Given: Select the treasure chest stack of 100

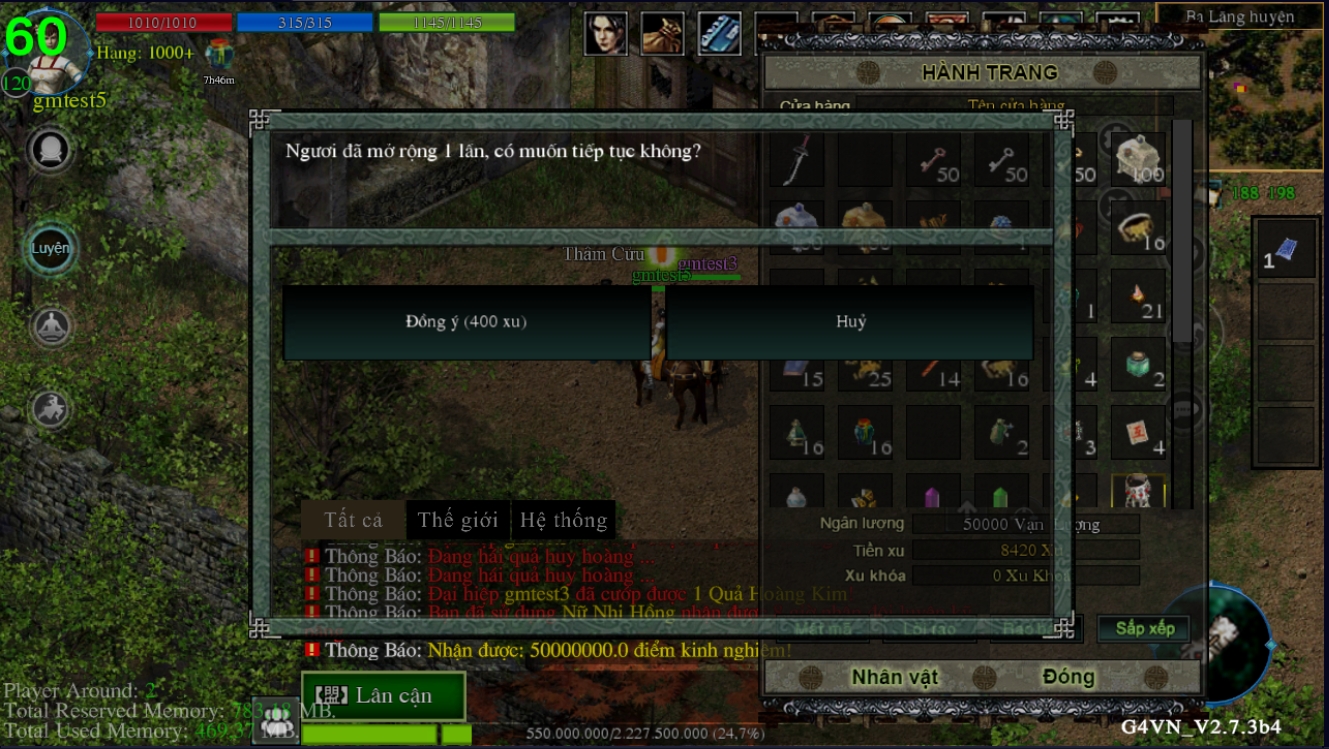Looking at the screenshot, I should [x=1138, y=160].
